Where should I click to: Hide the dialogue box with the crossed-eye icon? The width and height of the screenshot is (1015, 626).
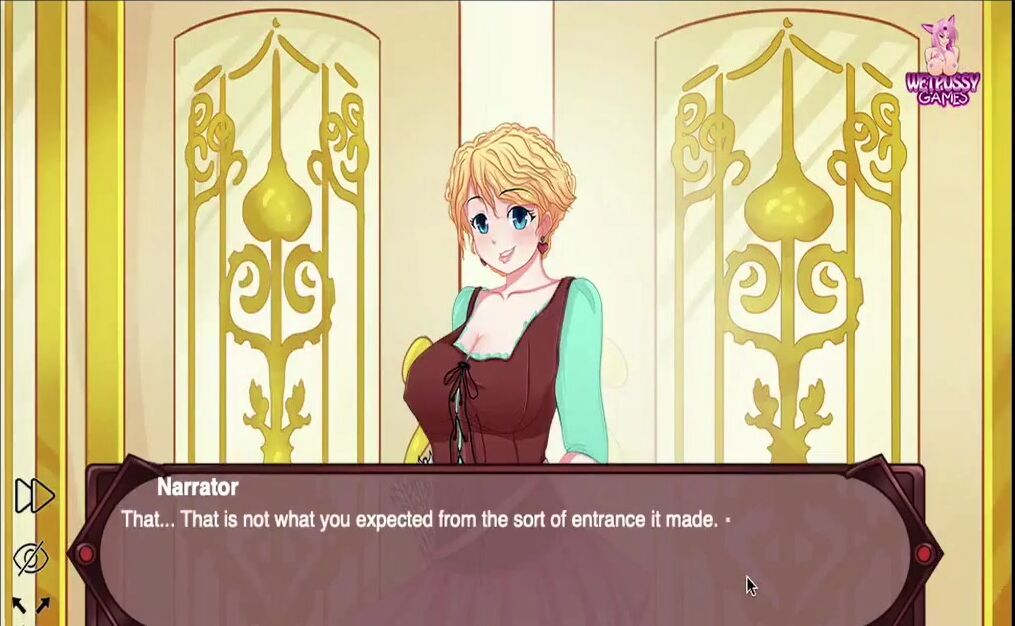(32, 557)
